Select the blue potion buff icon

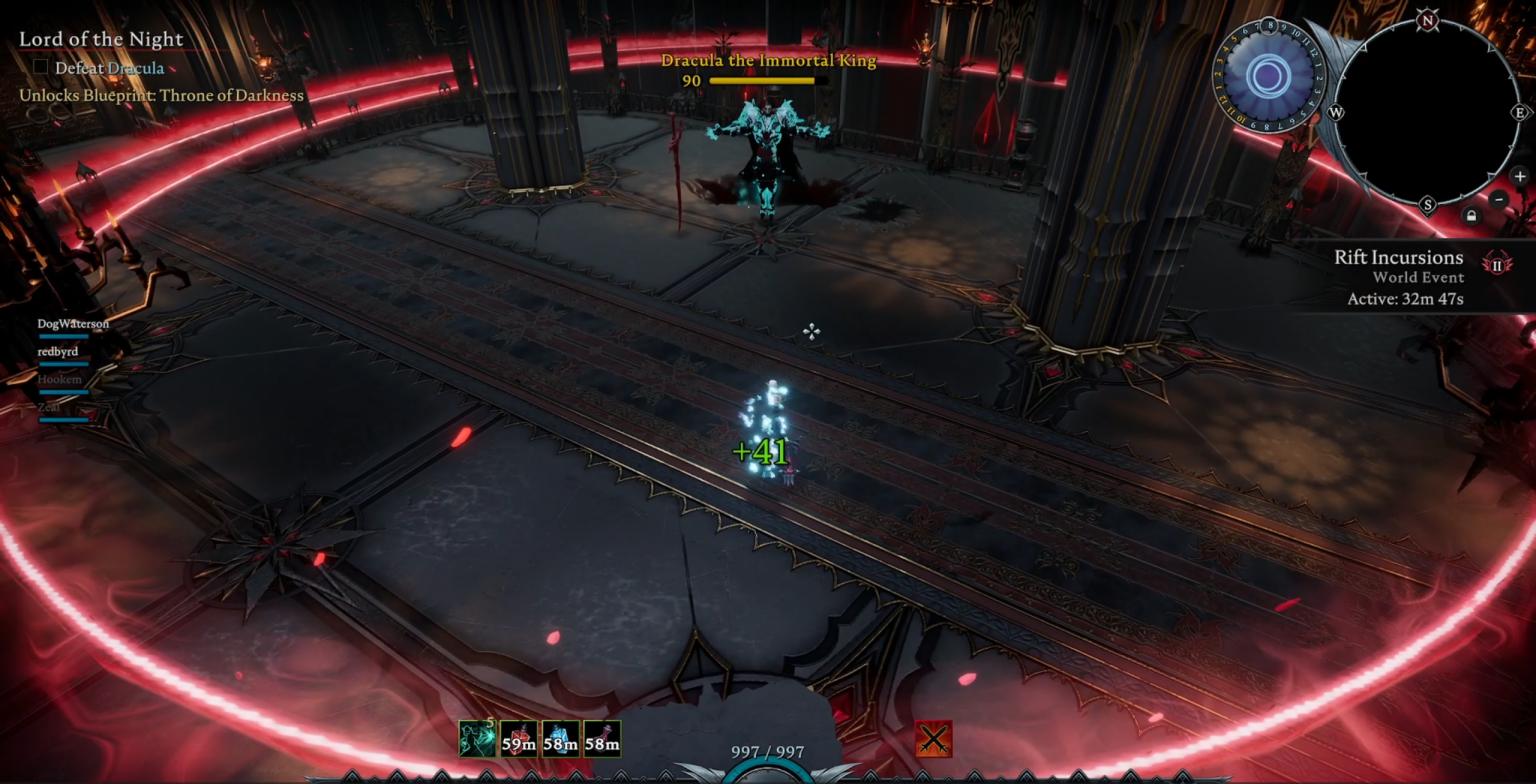[561, 739]
